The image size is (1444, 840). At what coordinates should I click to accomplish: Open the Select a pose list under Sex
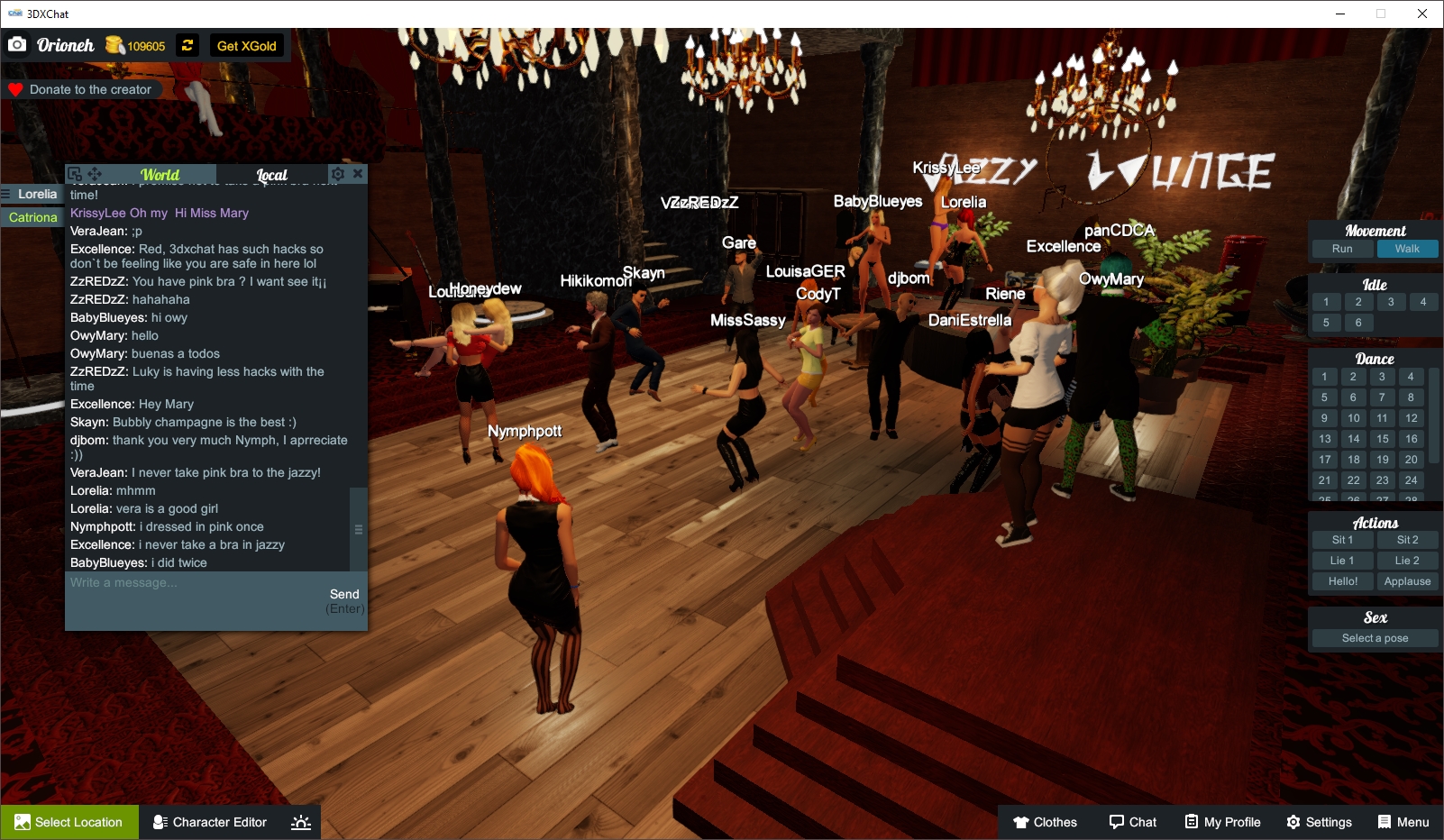coord(1374,637)
